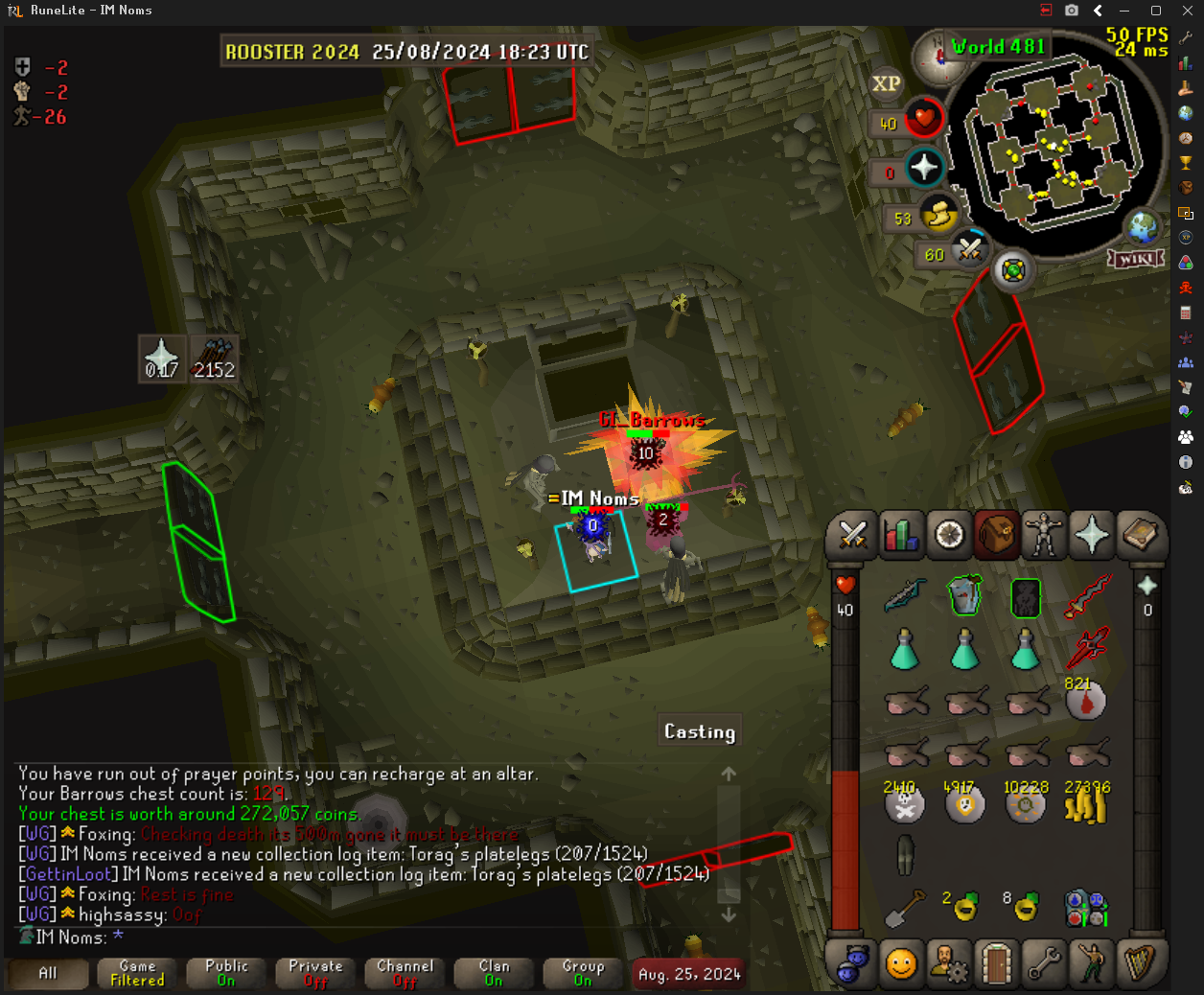Open the world map globe
Image resolution: width=1204 pixels, height=995 pixels.
1143,228
